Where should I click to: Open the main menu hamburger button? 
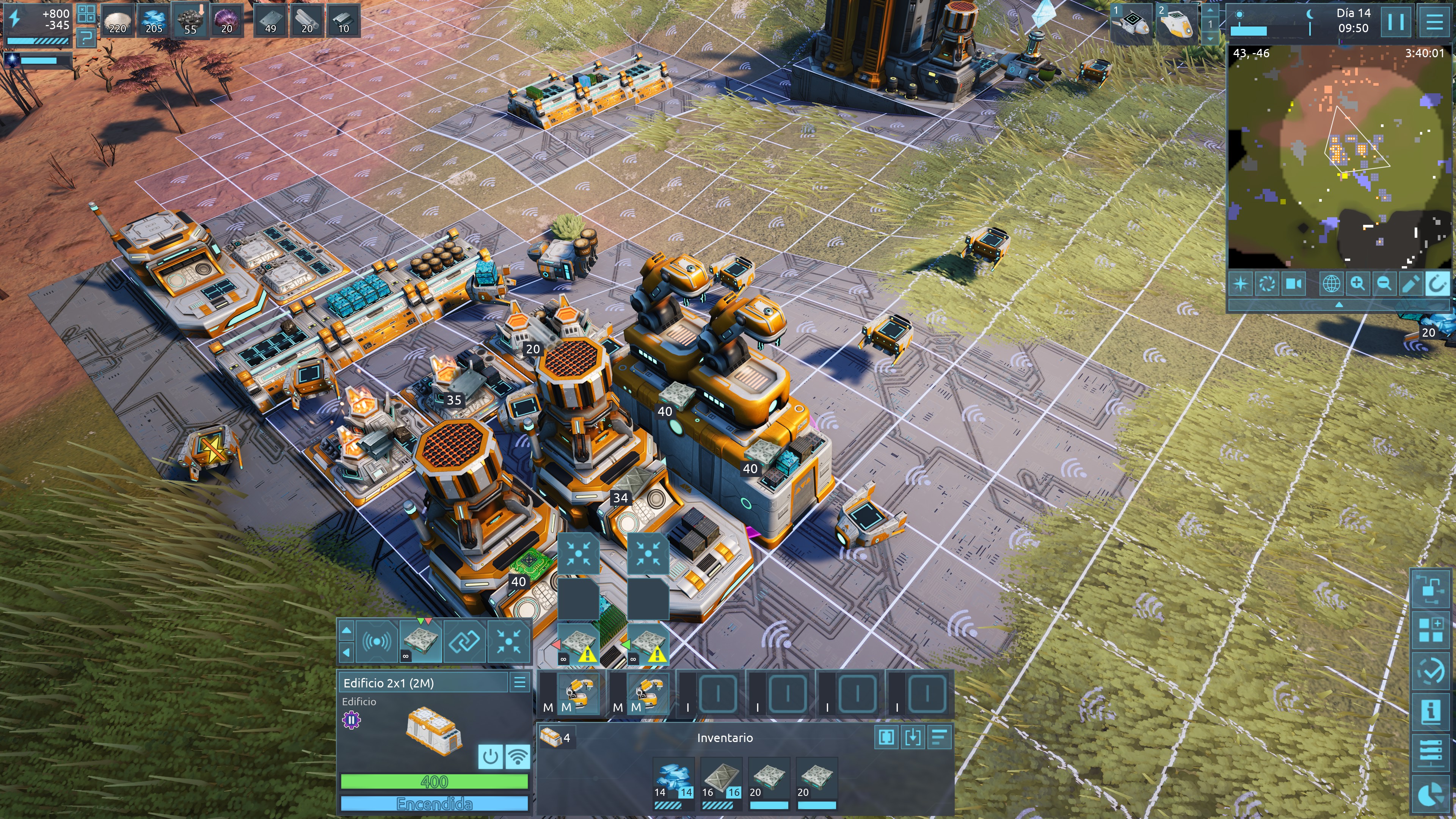(x=1434, y=22)
